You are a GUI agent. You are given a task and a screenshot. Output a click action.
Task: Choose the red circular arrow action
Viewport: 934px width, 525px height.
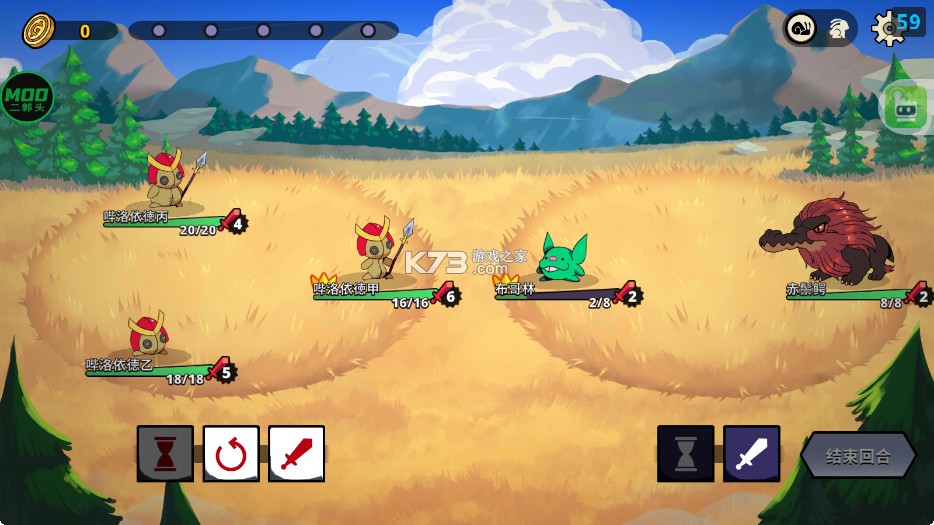[x=231, y=454]
